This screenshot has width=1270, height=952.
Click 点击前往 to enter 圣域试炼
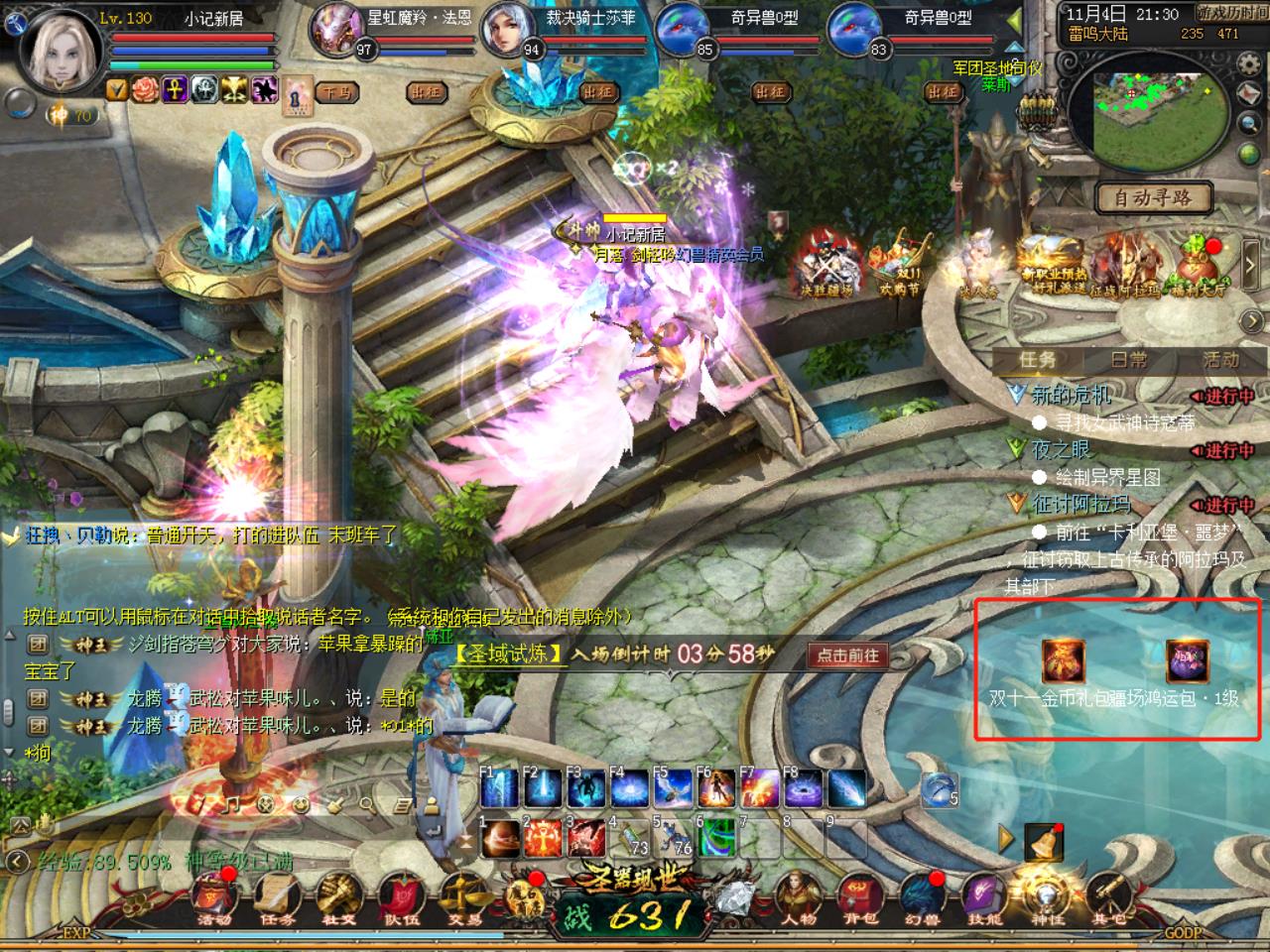point(848,655)
